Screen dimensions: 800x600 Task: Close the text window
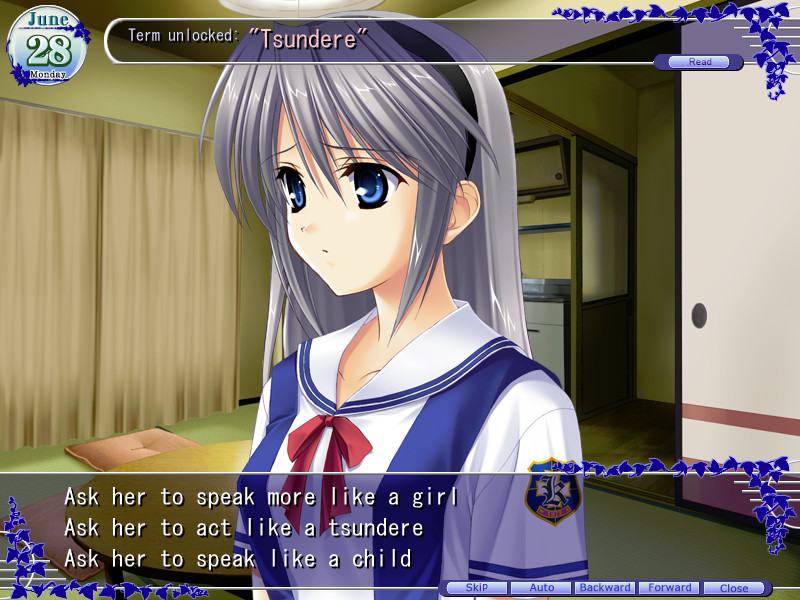coord(734,588)
